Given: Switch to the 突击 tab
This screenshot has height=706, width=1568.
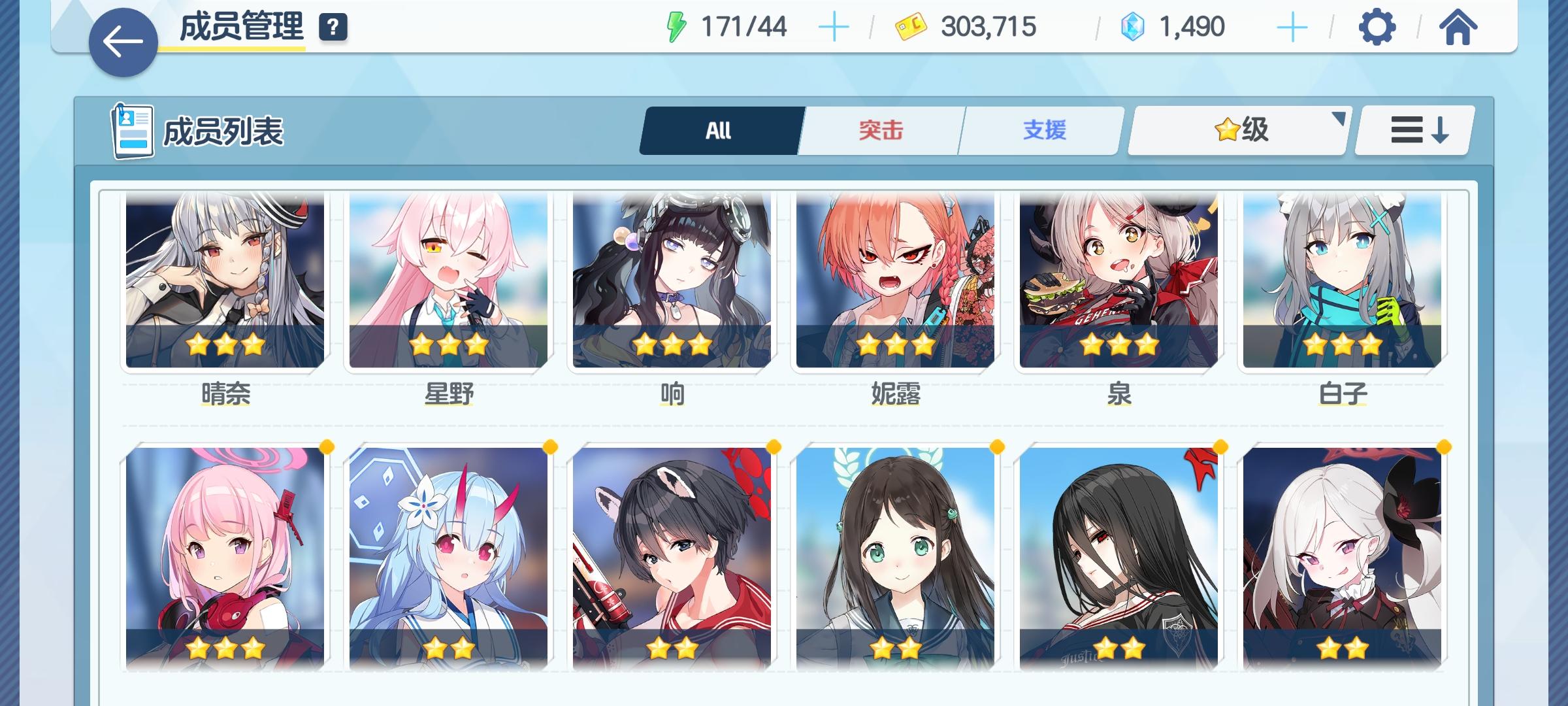Looking at the screenshot, I should [879, 129].
